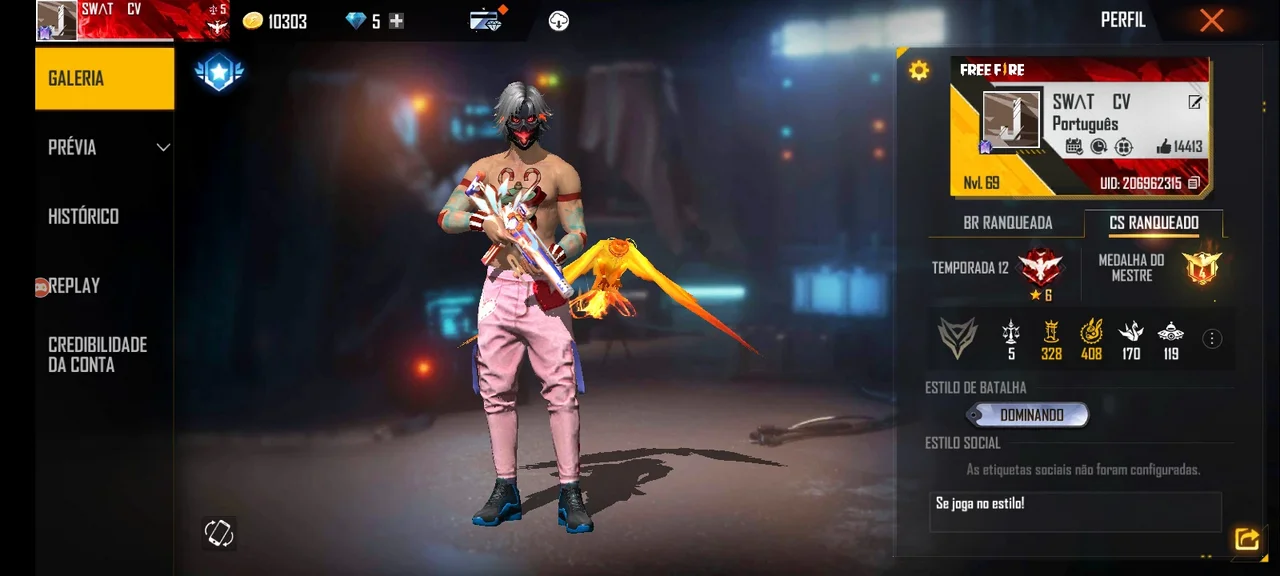The height and width of the screenshot is (576, 1280).
Task: Click the Dominando battle style tag
Action: pos(1030,415)
